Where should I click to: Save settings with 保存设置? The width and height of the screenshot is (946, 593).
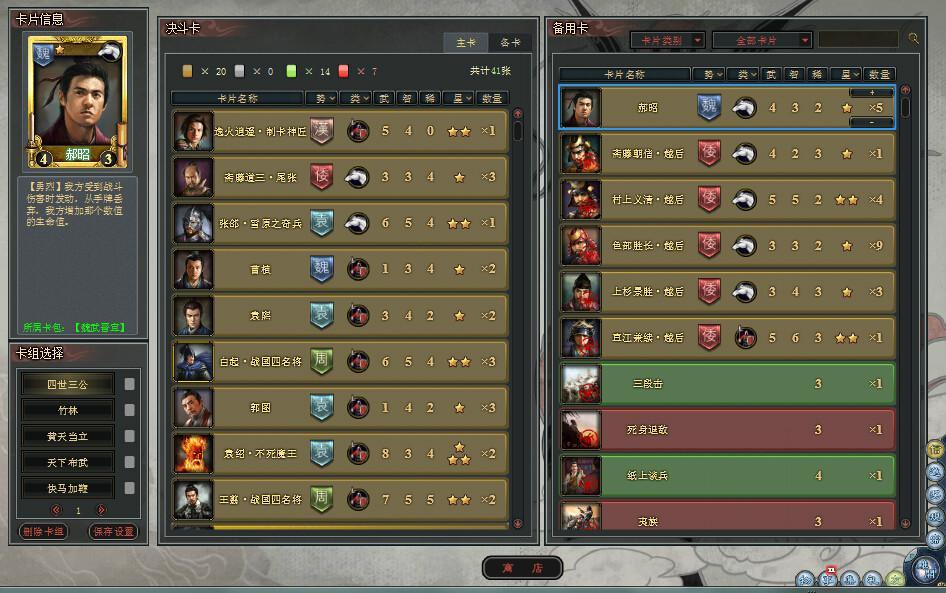tap(113, 532)
